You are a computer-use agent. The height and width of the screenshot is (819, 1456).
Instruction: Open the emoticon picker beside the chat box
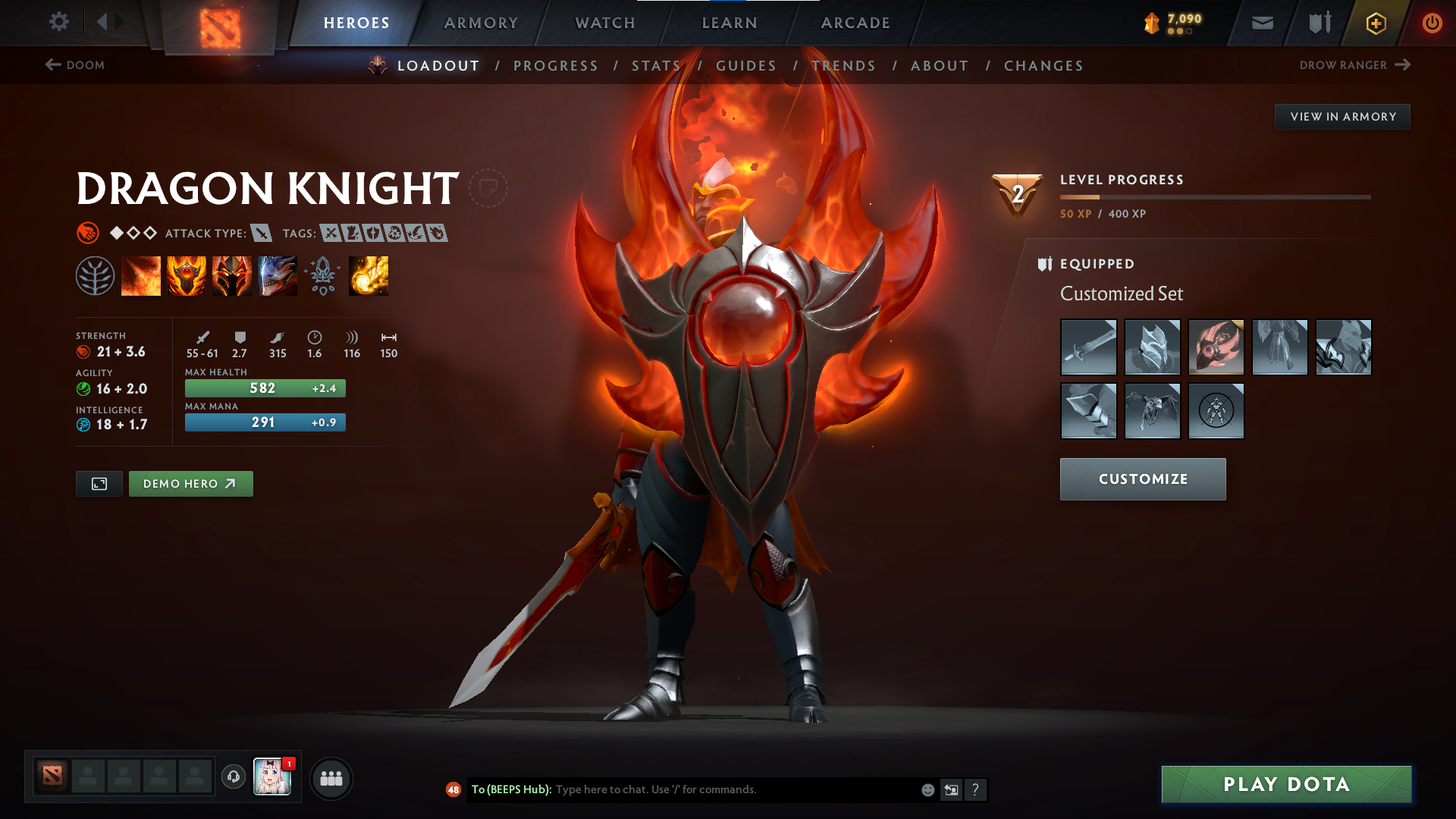[x=927, y=789]
